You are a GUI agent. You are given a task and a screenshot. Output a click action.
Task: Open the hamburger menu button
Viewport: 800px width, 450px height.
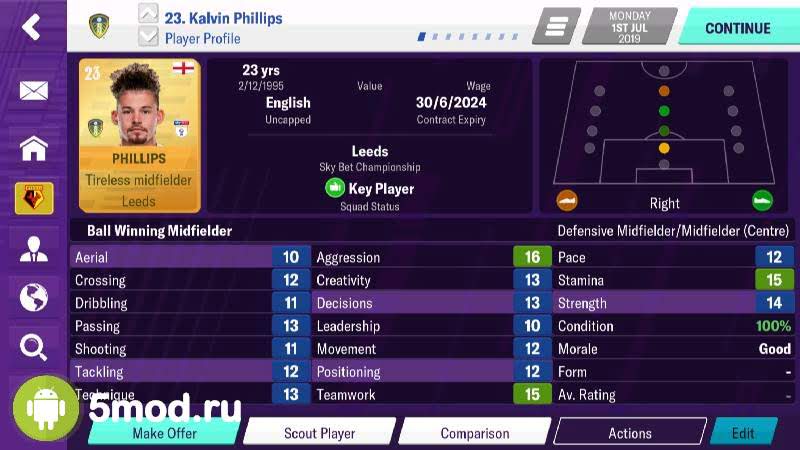click(x=557, y=27)
